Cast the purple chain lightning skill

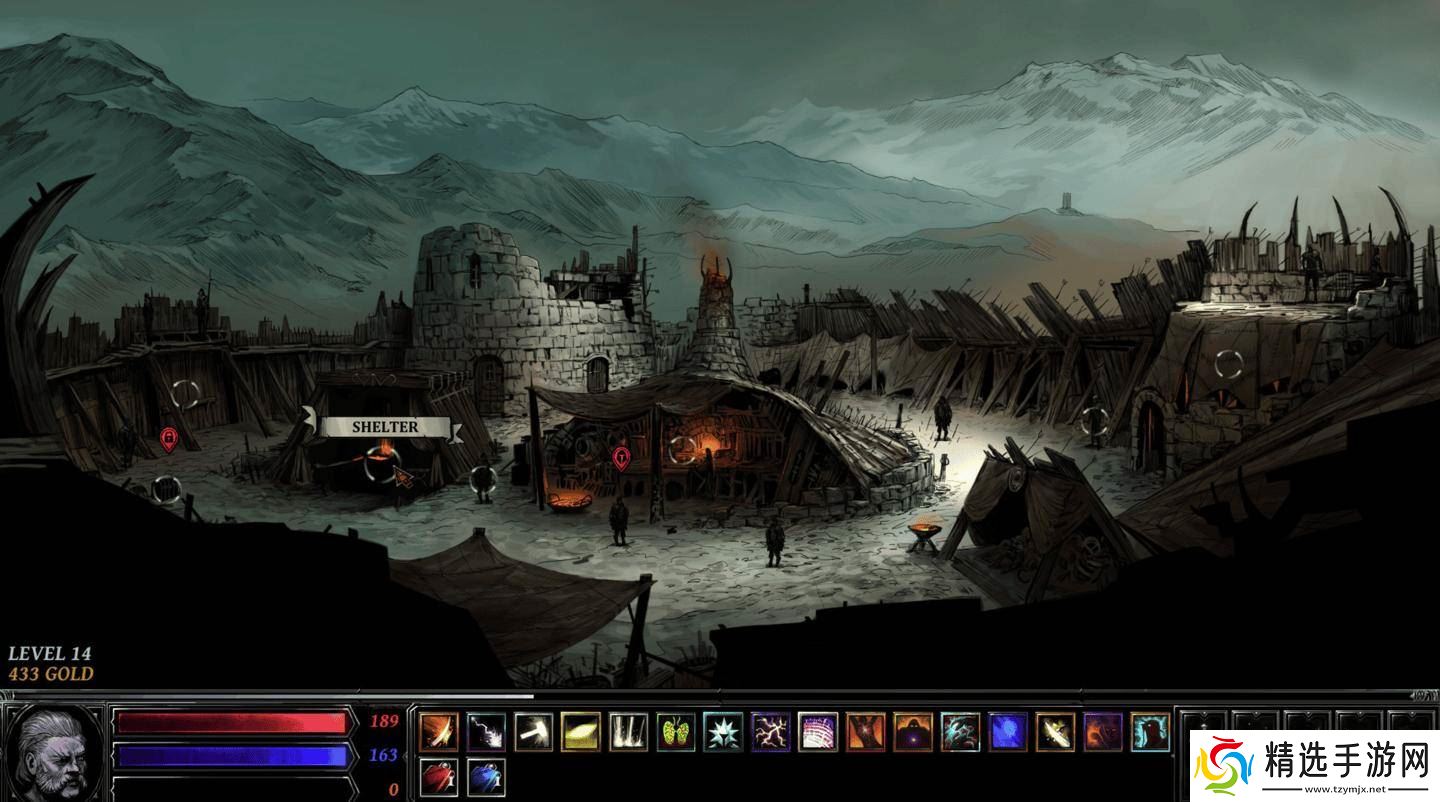point(771,731)
